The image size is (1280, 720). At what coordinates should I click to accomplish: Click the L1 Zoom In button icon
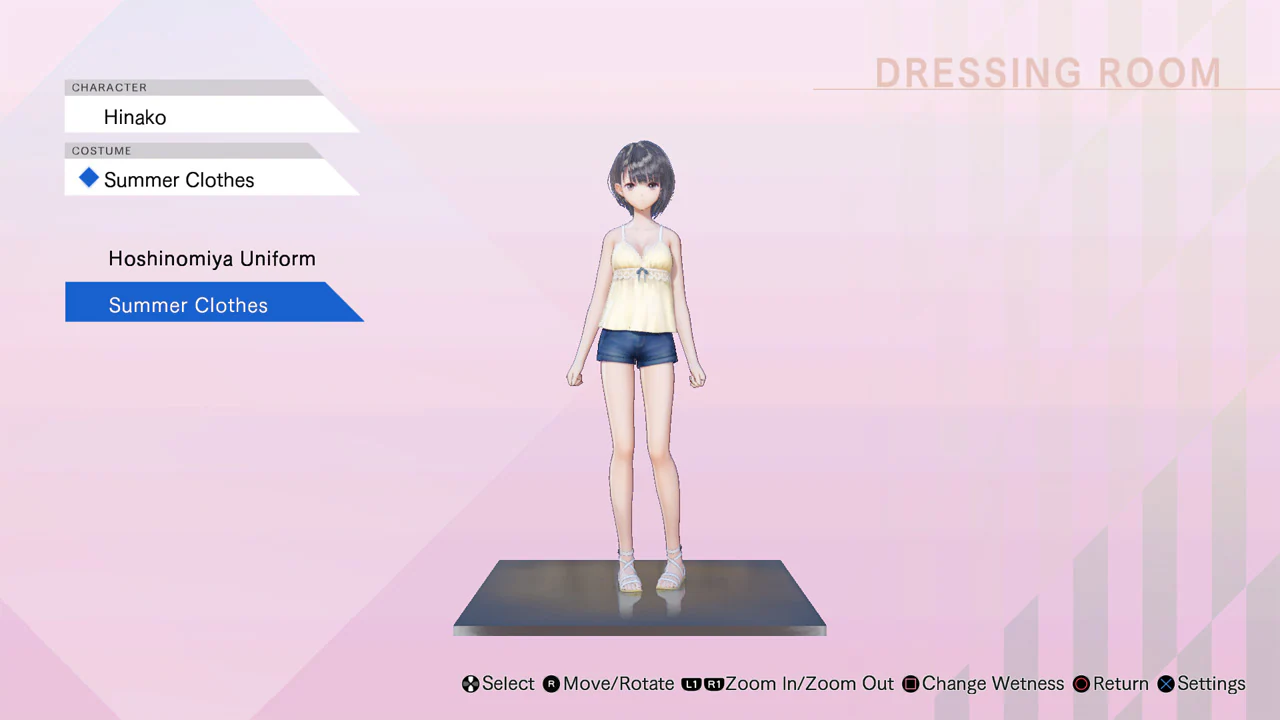tap(692, 684)
